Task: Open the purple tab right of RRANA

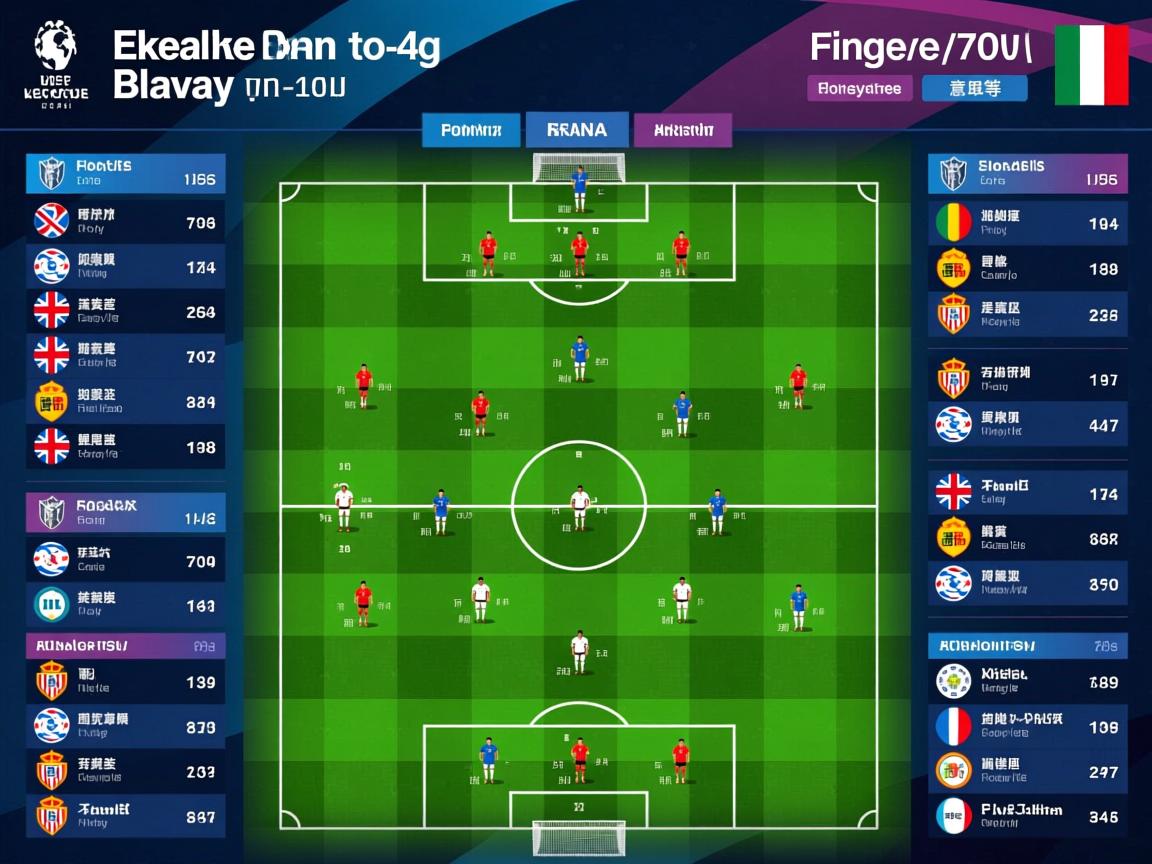Action: coord(683,130)
